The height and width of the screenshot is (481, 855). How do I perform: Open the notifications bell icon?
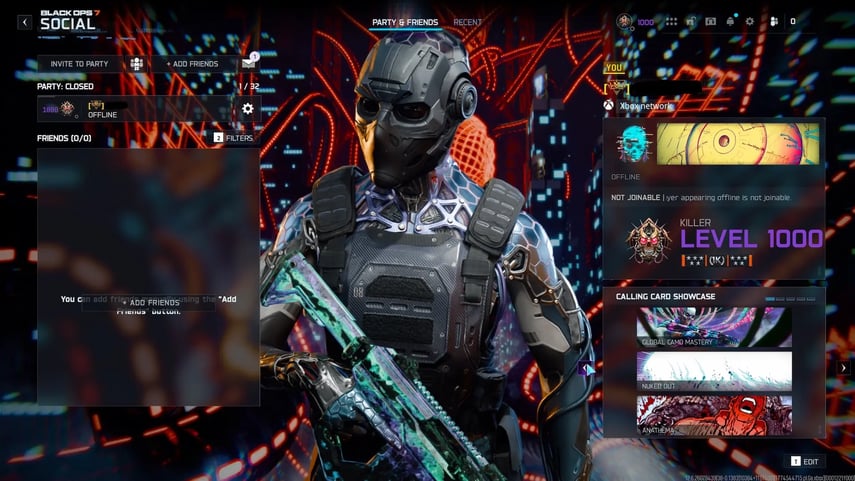click(x=730, y=21)
